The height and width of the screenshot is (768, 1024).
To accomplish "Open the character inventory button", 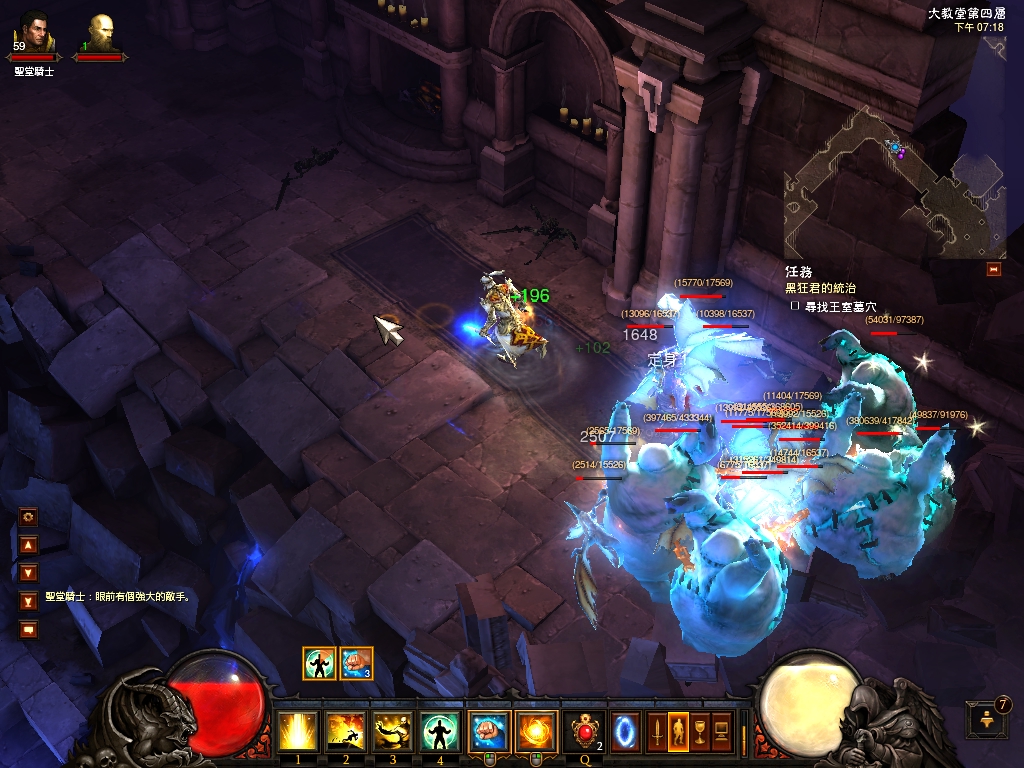I will (x=677, y=729).
